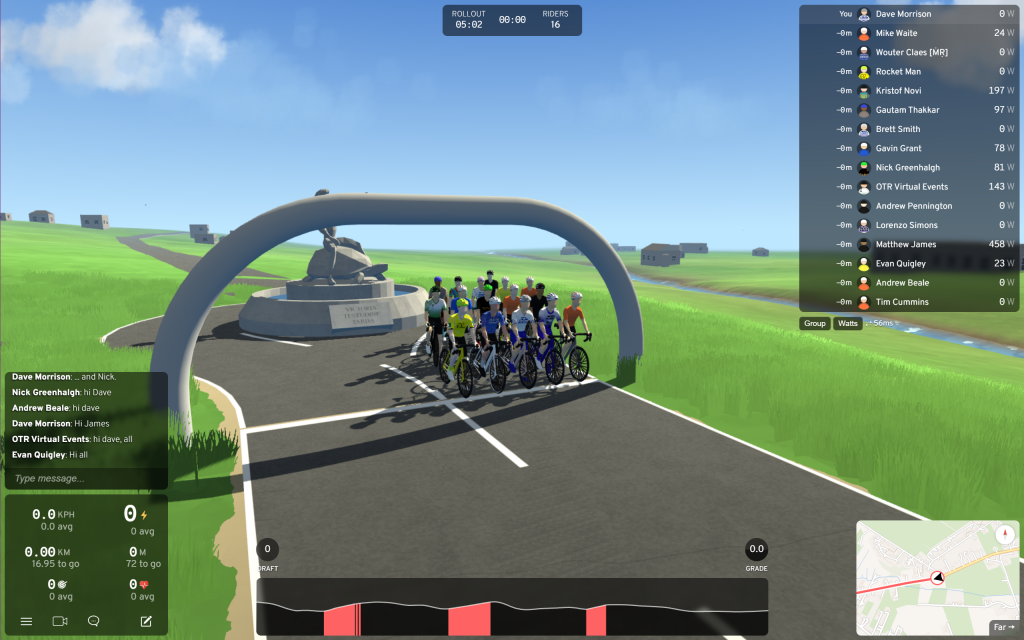The image size is (1024, 640).
Task: Change minimap zoom with Far button
Action: 1003,628
